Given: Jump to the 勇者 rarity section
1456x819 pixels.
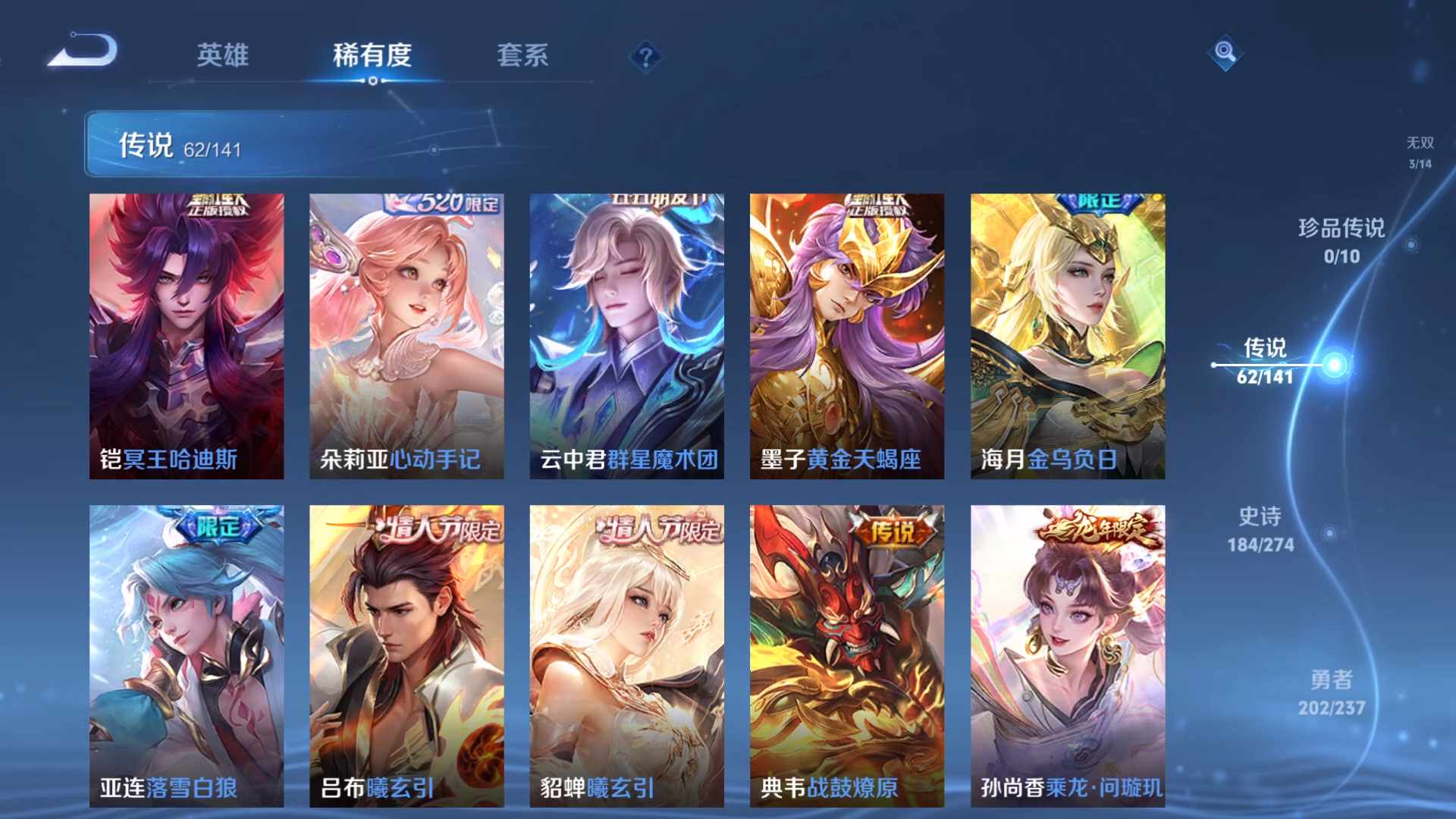Looking at the screenshot, I should pyautogui.click(x=1331, y=692).
